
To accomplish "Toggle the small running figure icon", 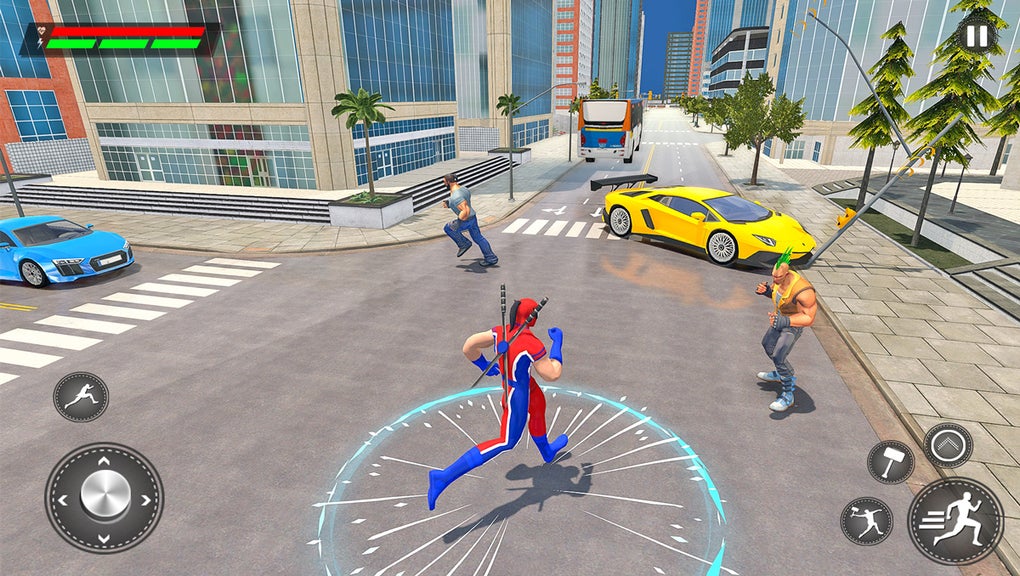I will [81, 397].
